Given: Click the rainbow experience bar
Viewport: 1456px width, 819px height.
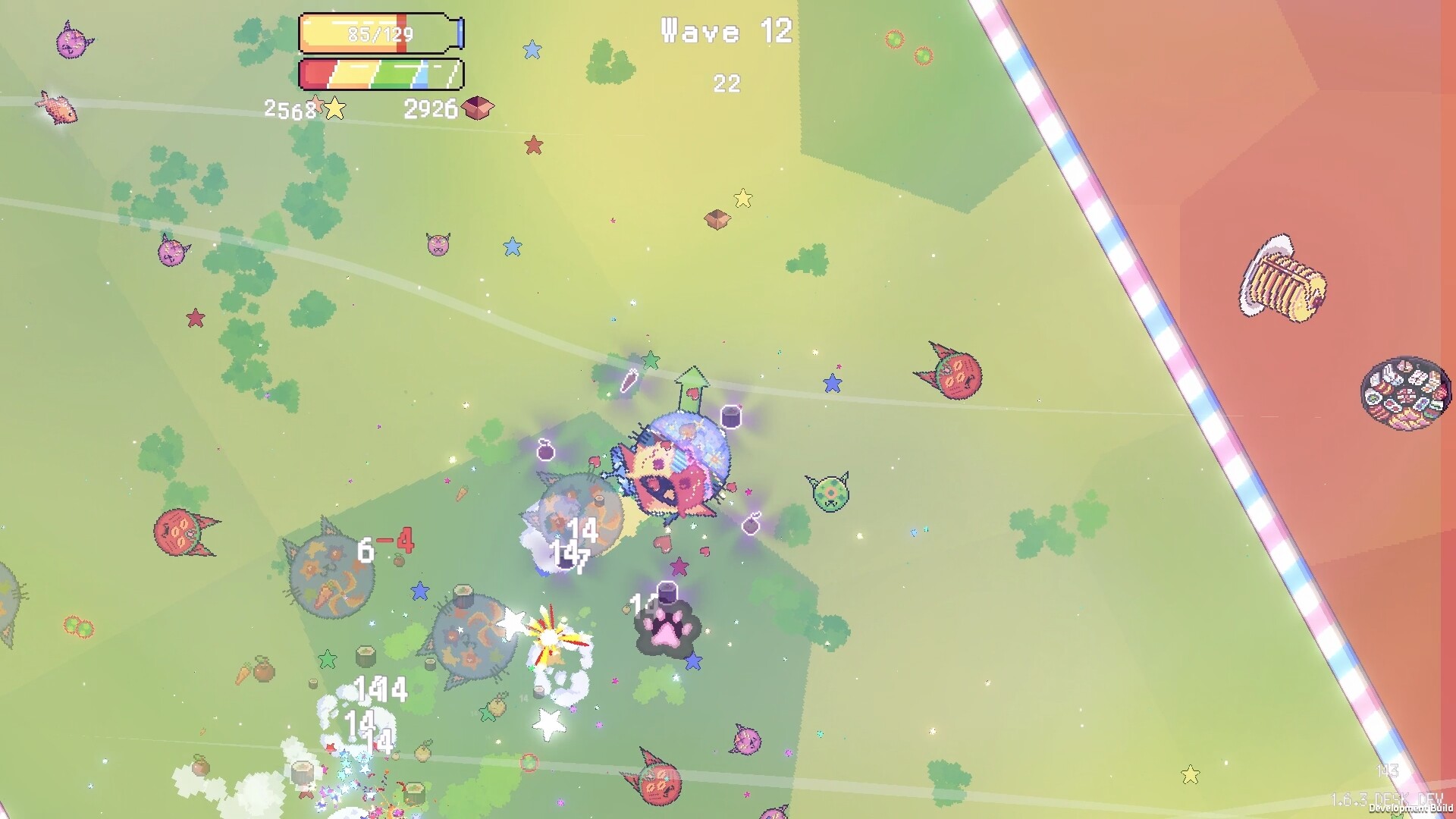Looking at the screenshot, I should click(x=379, y=73).
